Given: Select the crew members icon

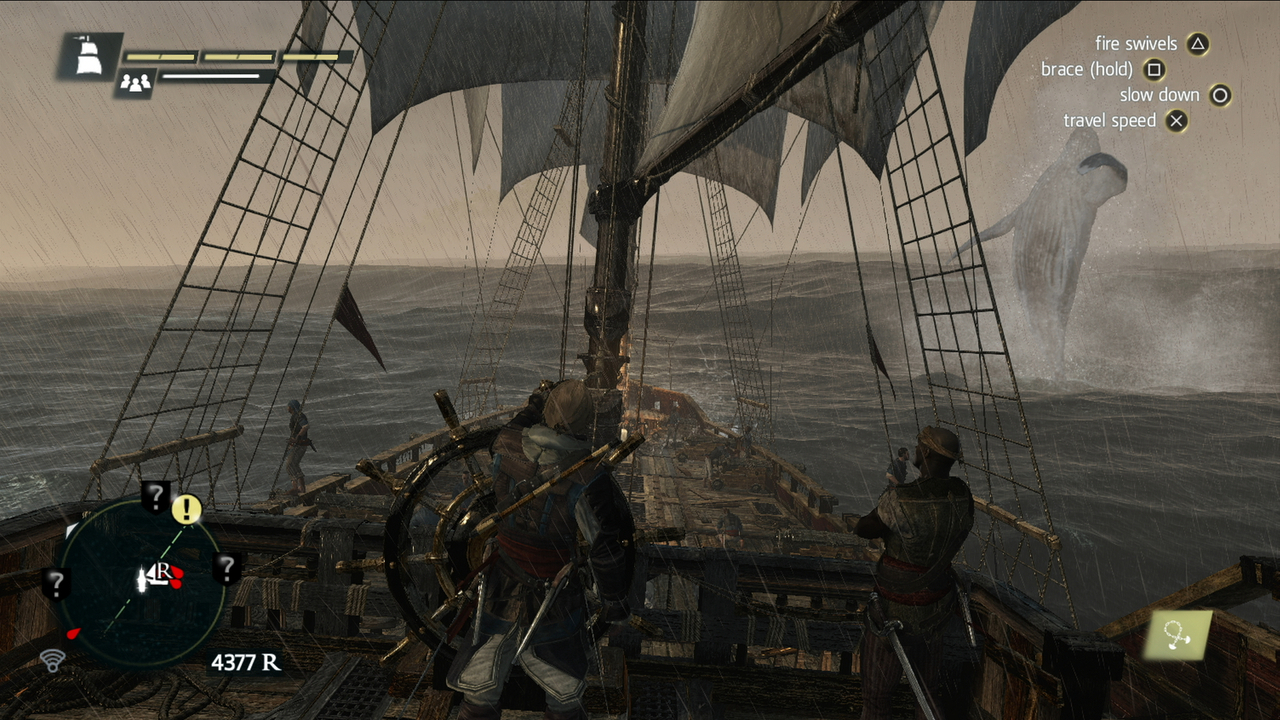Looking at the screenshot, I should click(x=134, y=83).
